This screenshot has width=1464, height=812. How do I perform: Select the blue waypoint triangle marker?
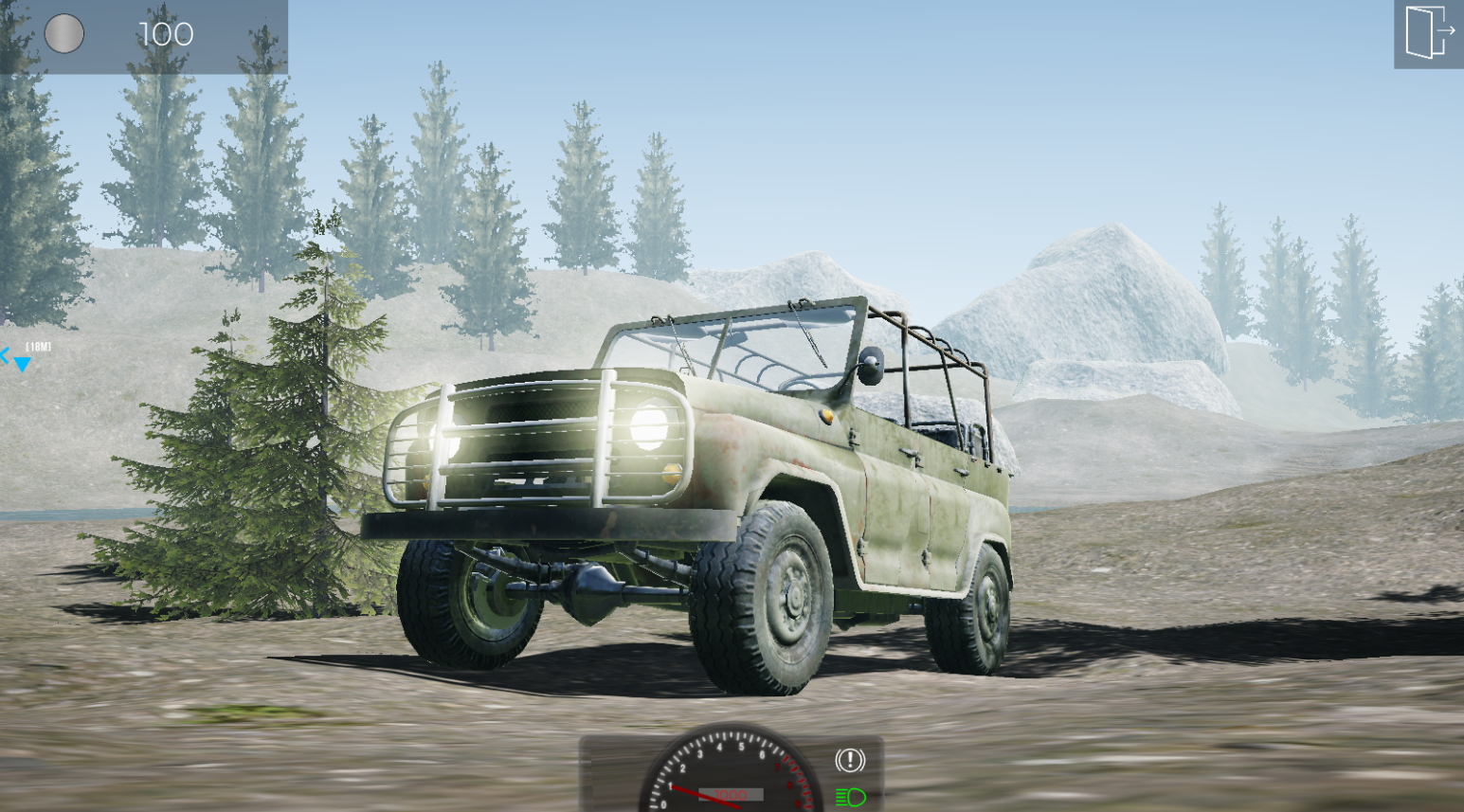coord(21,364)
